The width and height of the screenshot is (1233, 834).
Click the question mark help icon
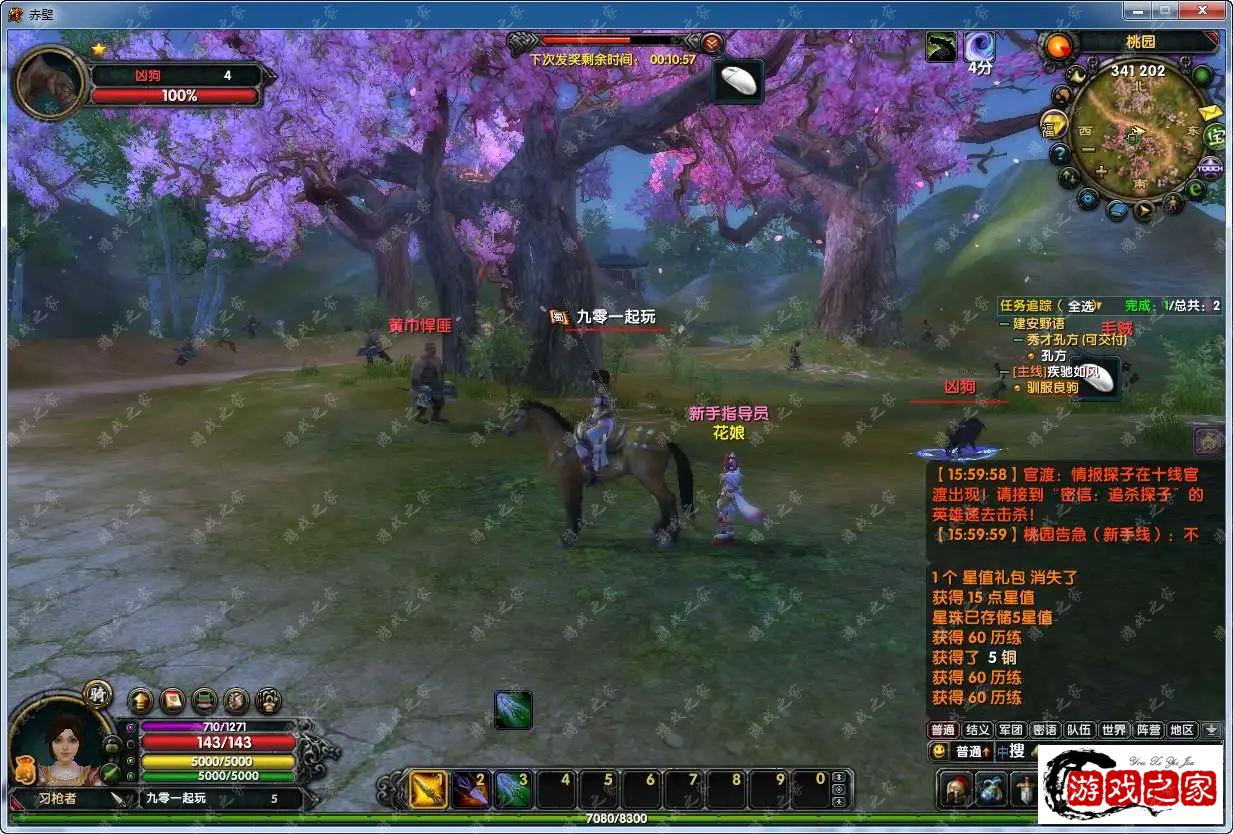[1060, 154]
